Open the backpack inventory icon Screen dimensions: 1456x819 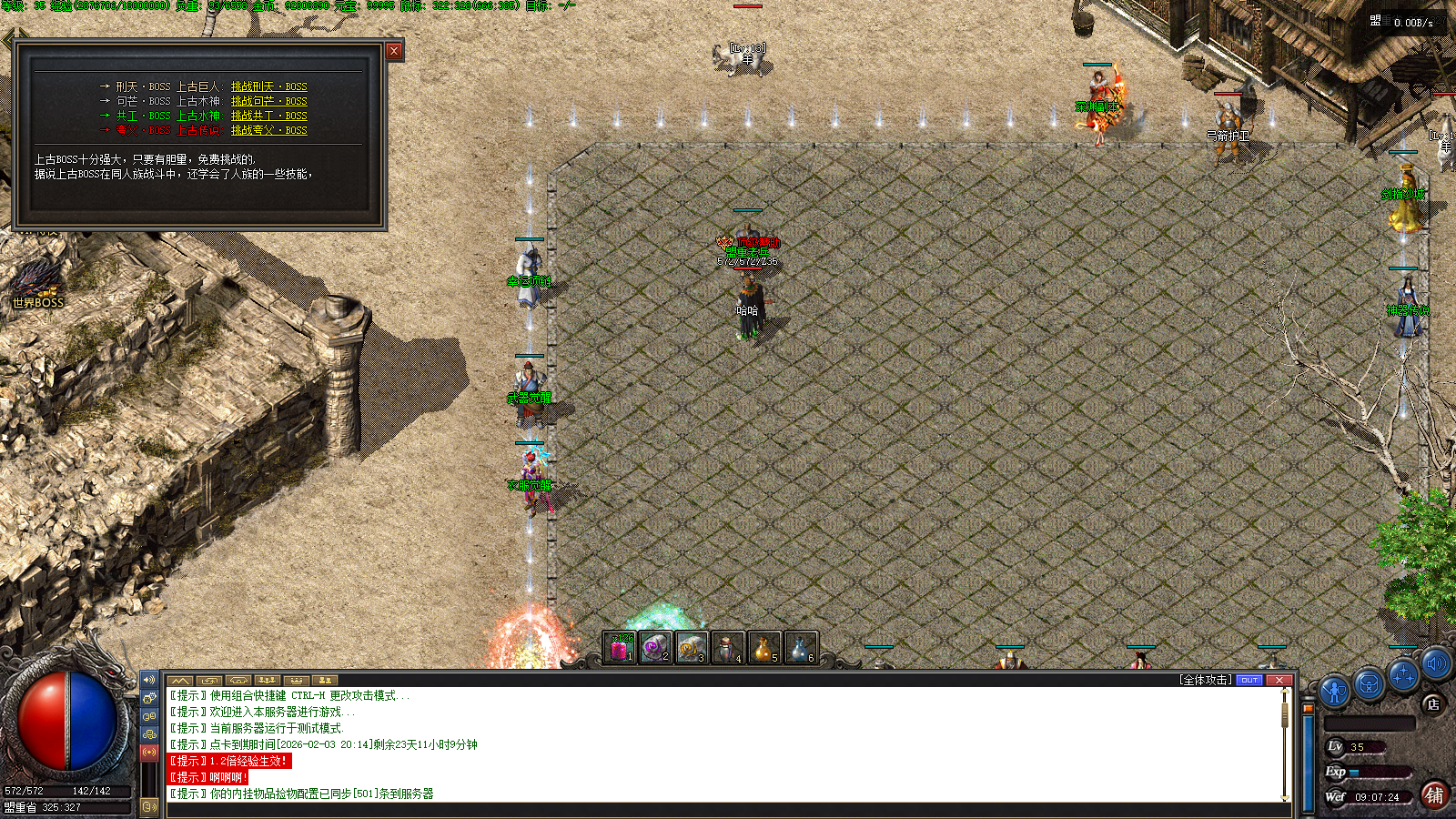[1369, 683]
